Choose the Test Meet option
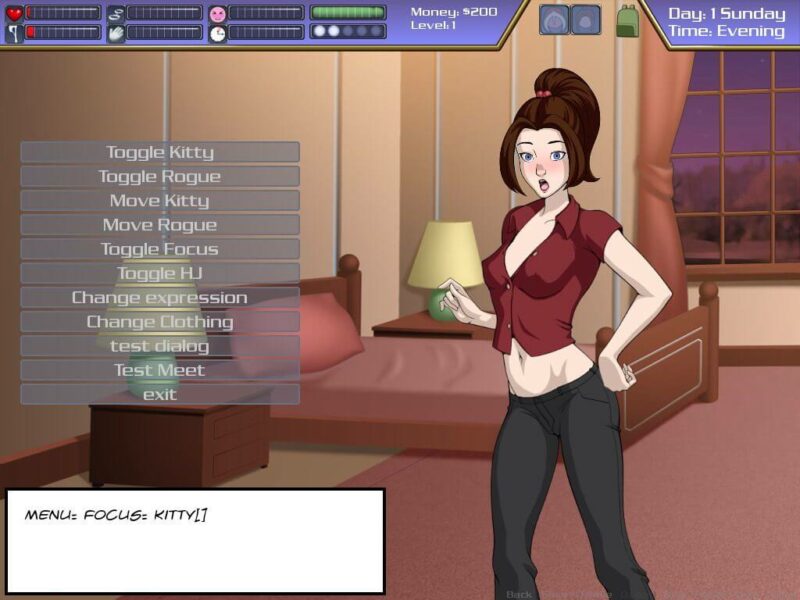 pos(160,370)
